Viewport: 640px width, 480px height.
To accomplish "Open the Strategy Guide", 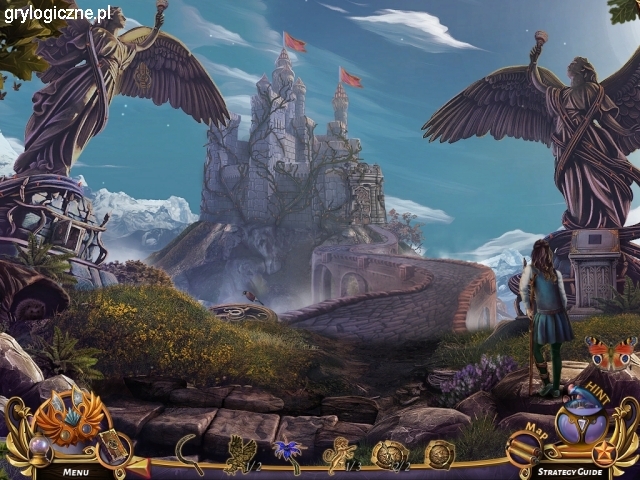I will coord(569,470).
